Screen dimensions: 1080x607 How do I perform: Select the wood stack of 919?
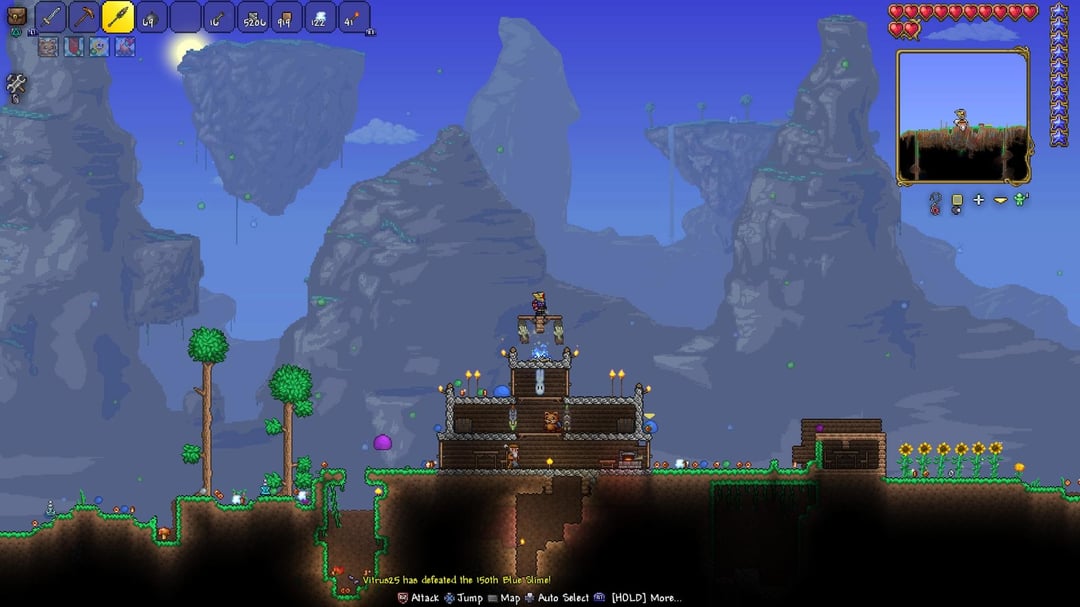(287, 17)
